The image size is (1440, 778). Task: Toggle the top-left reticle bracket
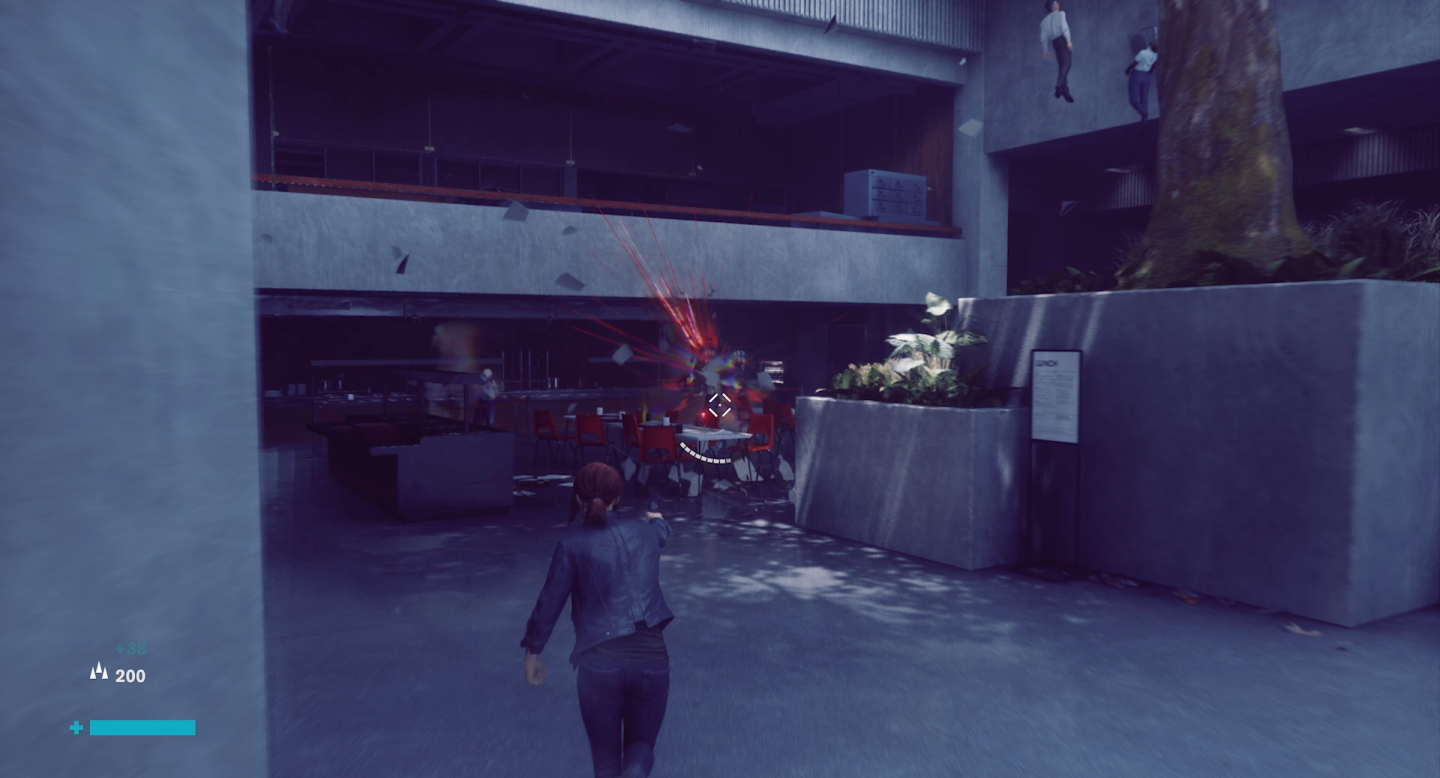pos(714,397)
